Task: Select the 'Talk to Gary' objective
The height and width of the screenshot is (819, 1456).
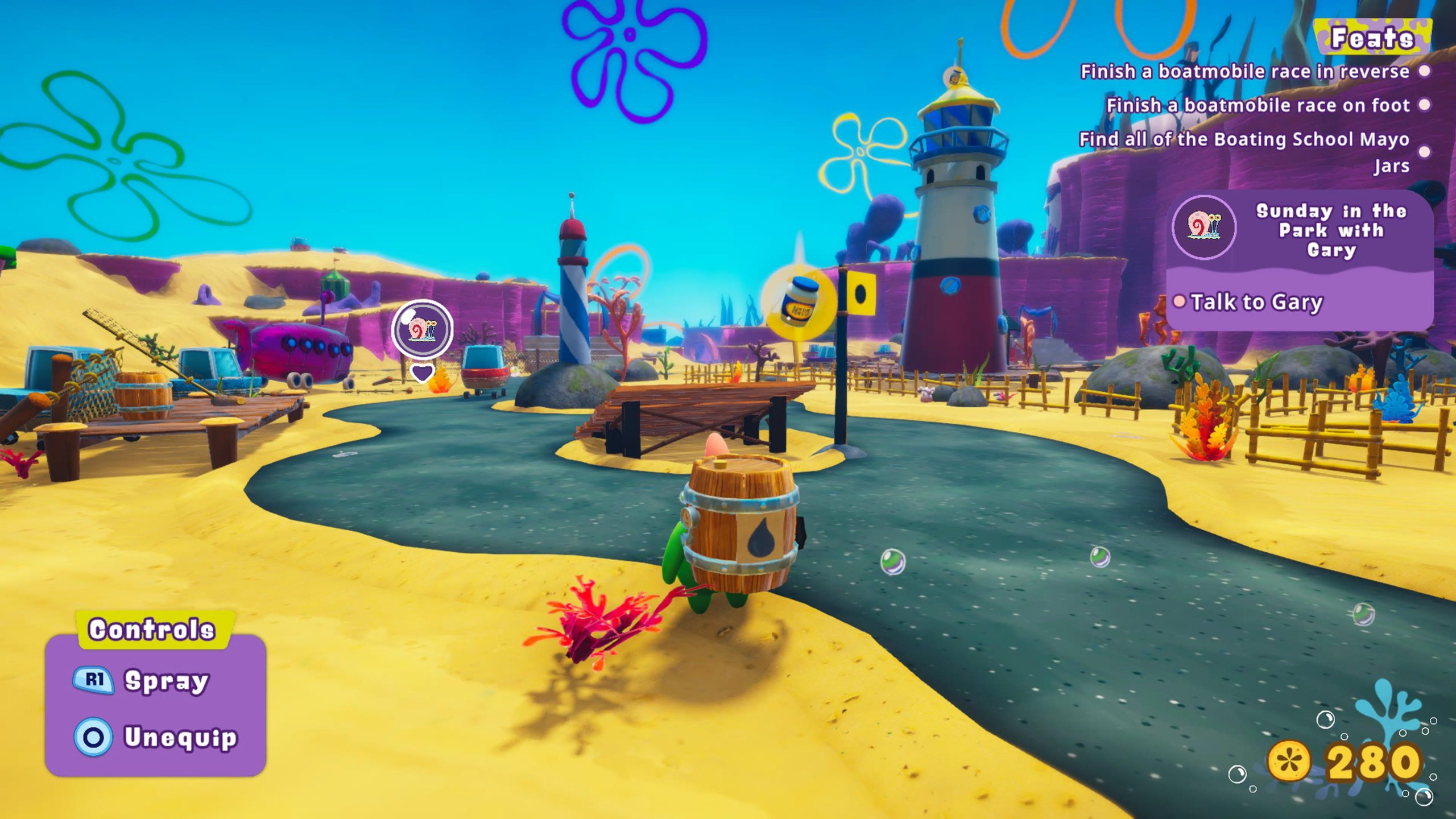Action: click(x=1256, y=302)
